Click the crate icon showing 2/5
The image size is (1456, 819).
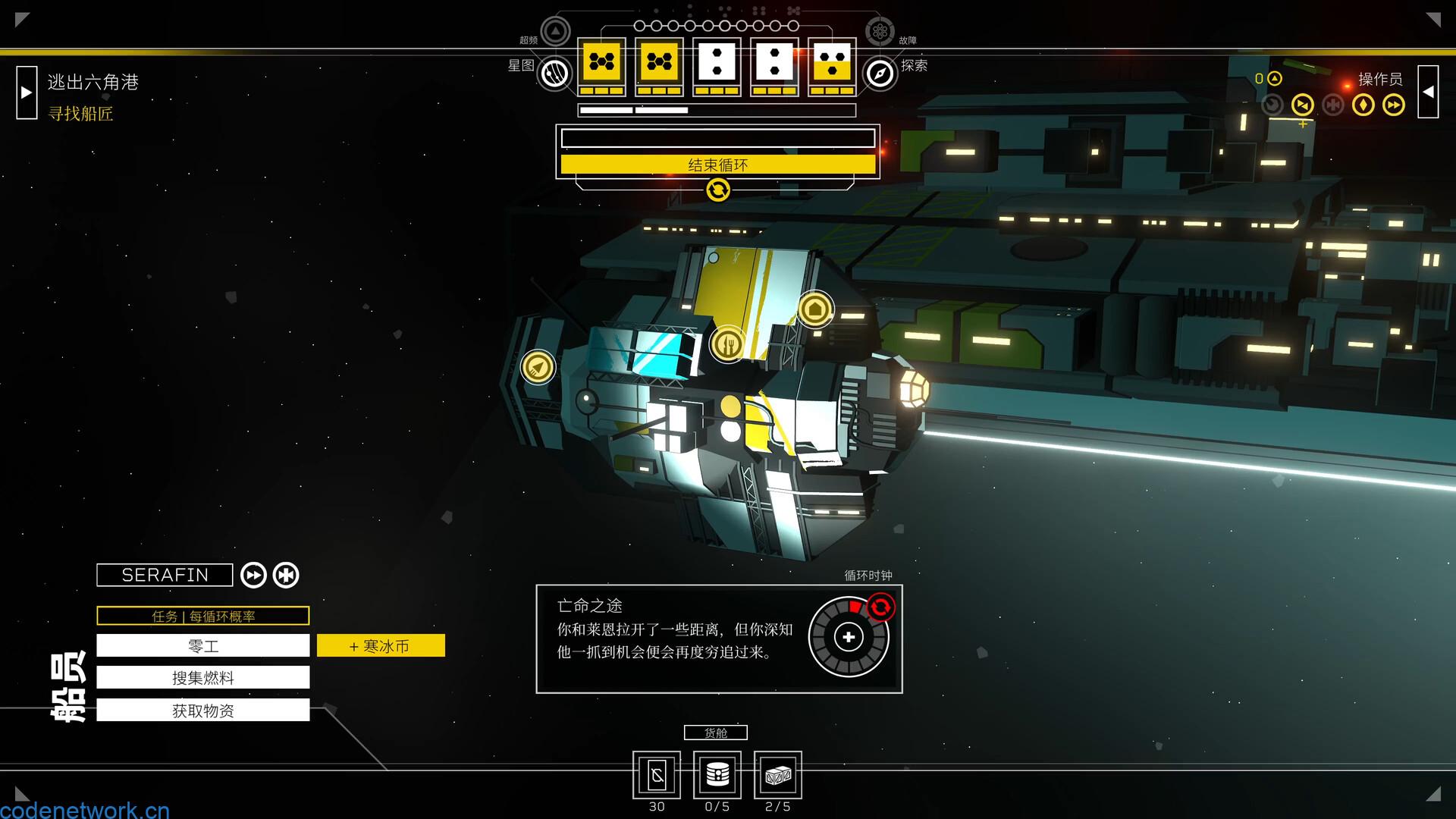pos(777,775)
